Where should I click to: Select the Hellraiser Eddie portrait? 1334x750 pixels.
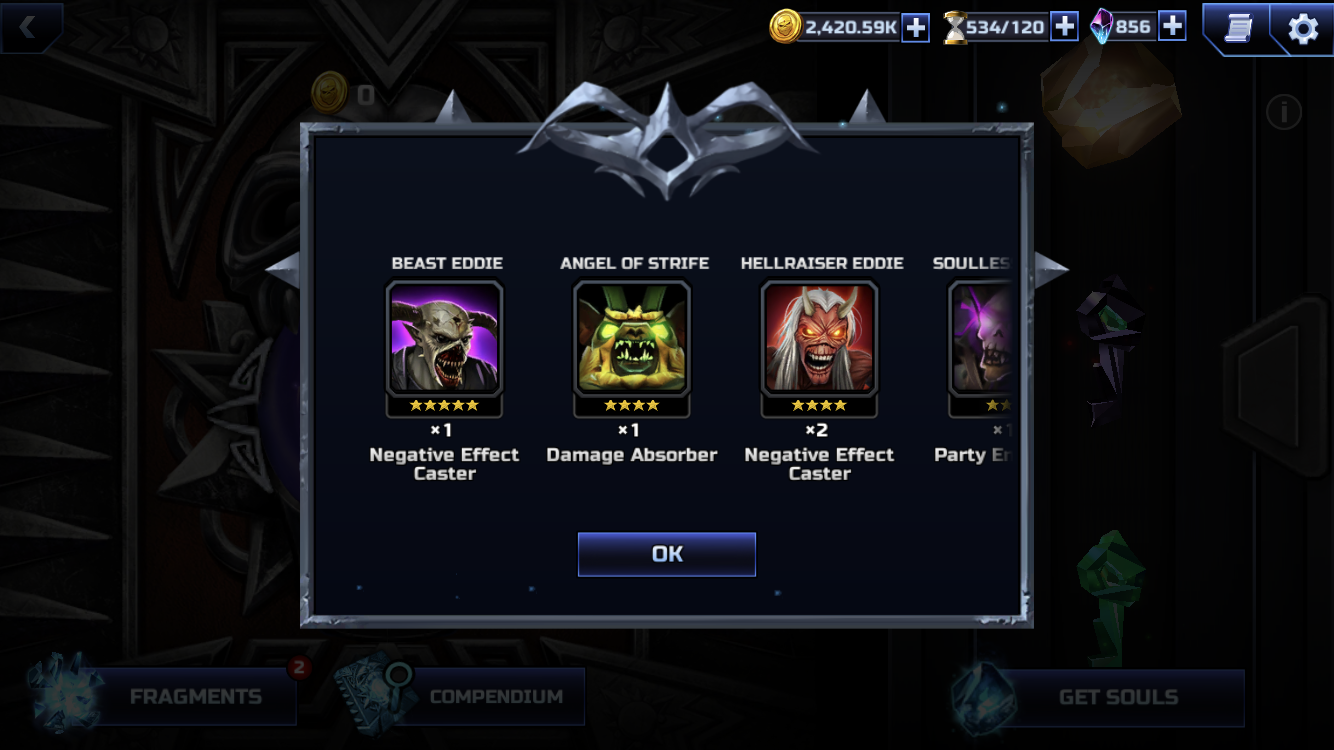[x=819, y=338]
